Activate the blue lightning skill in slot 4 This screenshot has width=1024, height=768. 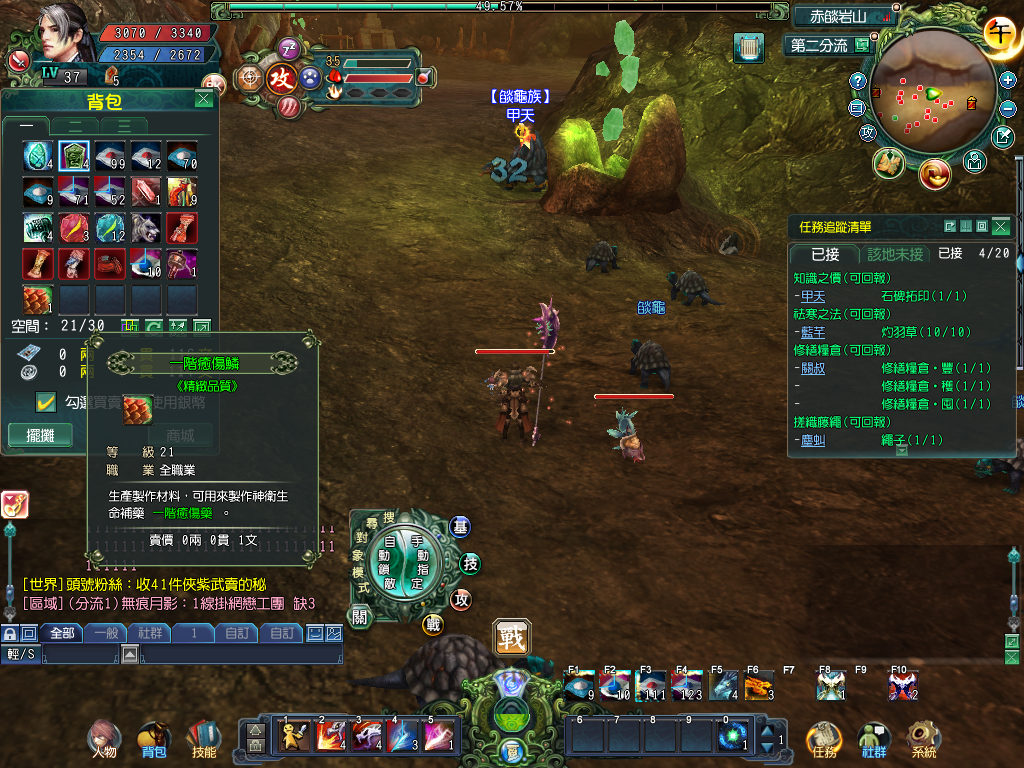tap(404, 736)
